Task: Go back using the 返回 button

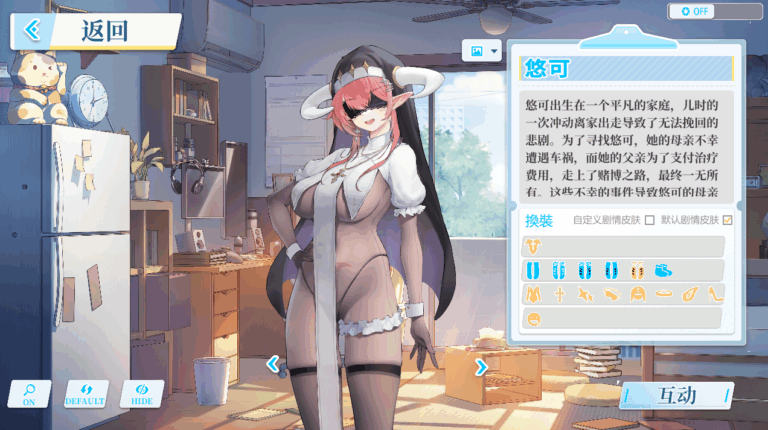Action: pos(95,30)
